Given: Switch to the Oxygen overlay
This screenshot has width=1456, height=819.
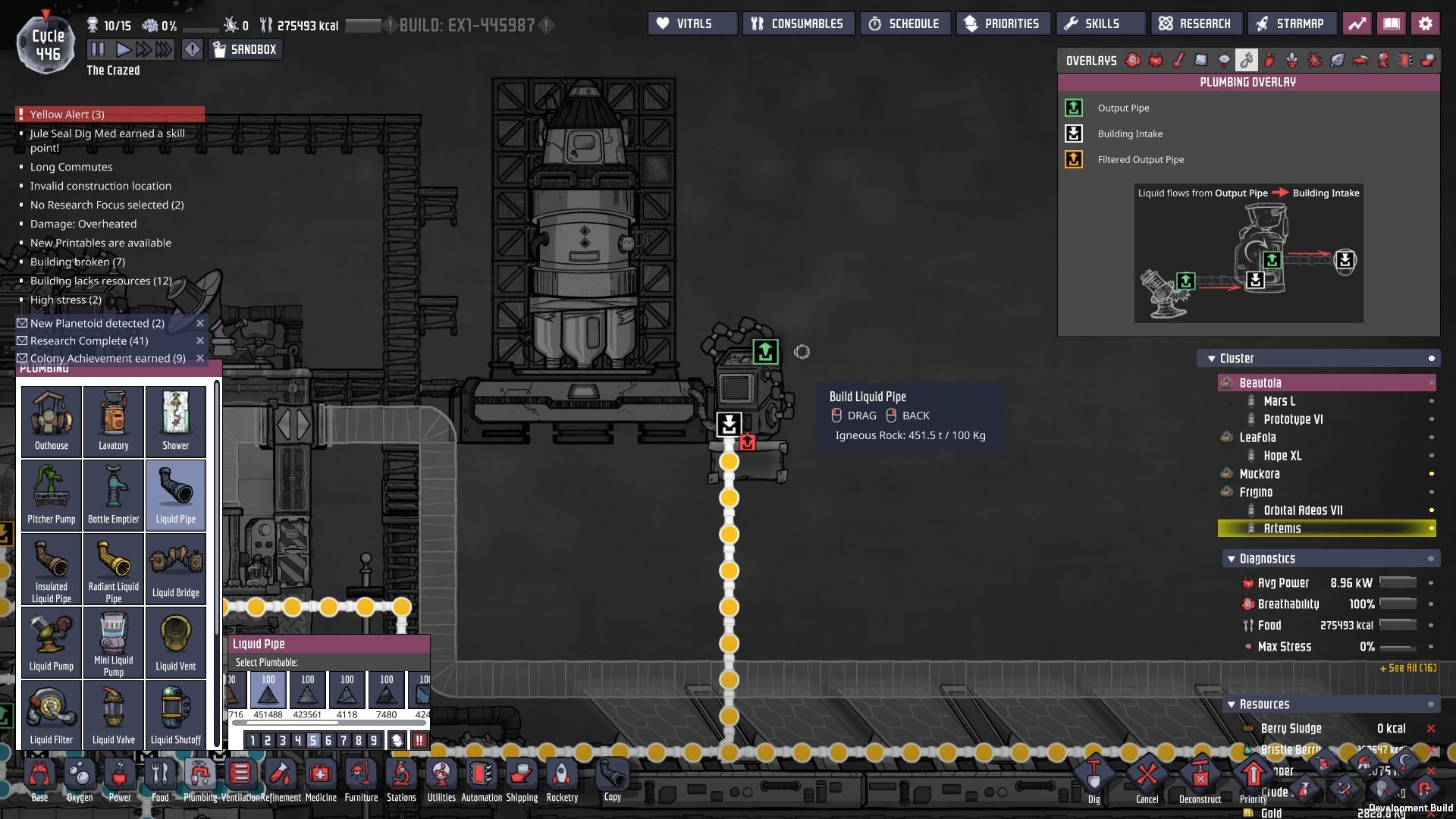Looking at the screenshot, I should pos(1132,60).
